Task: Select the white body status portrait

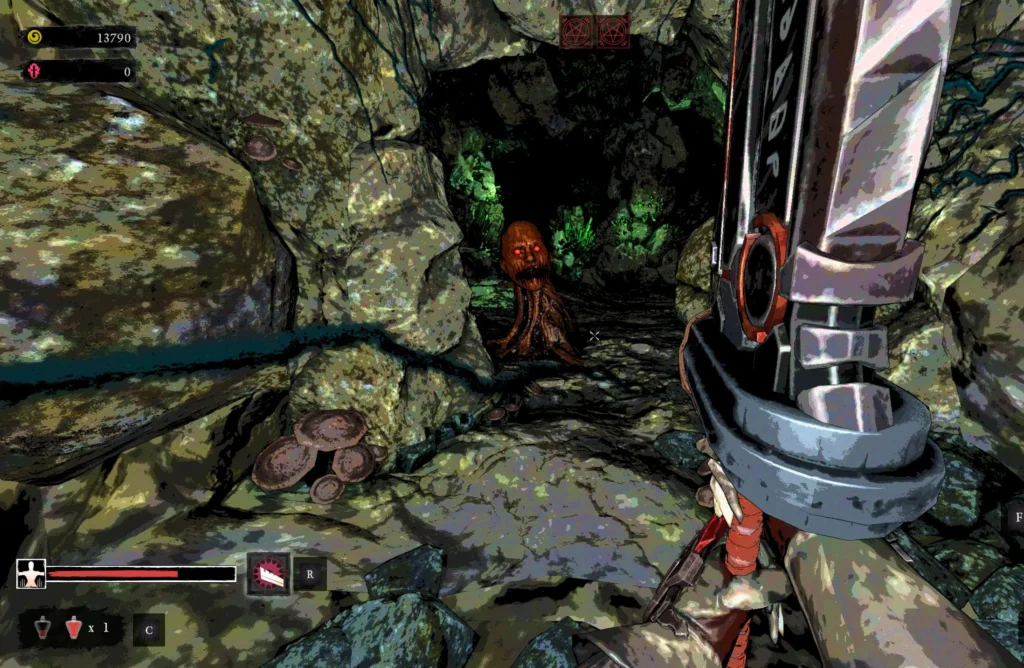Action: tap(31, 574)
